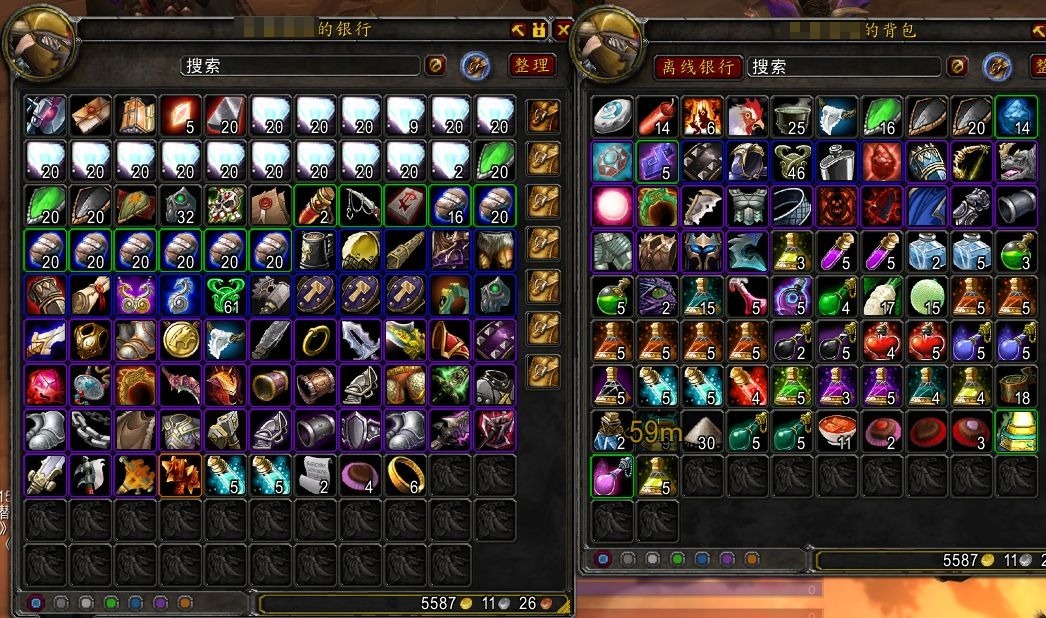This screenshot has width=1046, height=618.
Task: Pick the stack of 46 horns
Action: click(x=792, y=162)
